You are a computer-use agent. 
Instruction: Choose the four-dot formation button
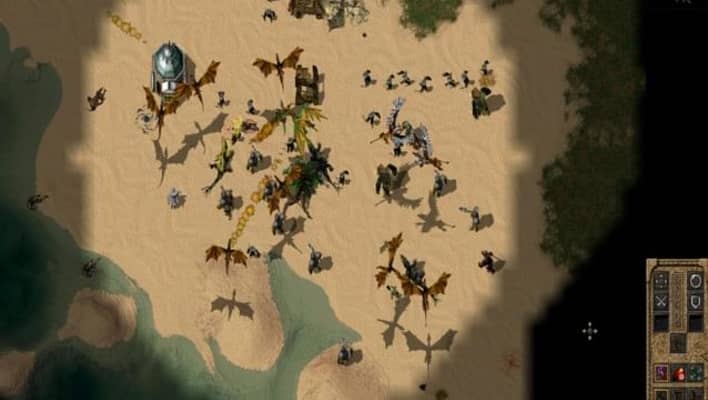[661, 279]
